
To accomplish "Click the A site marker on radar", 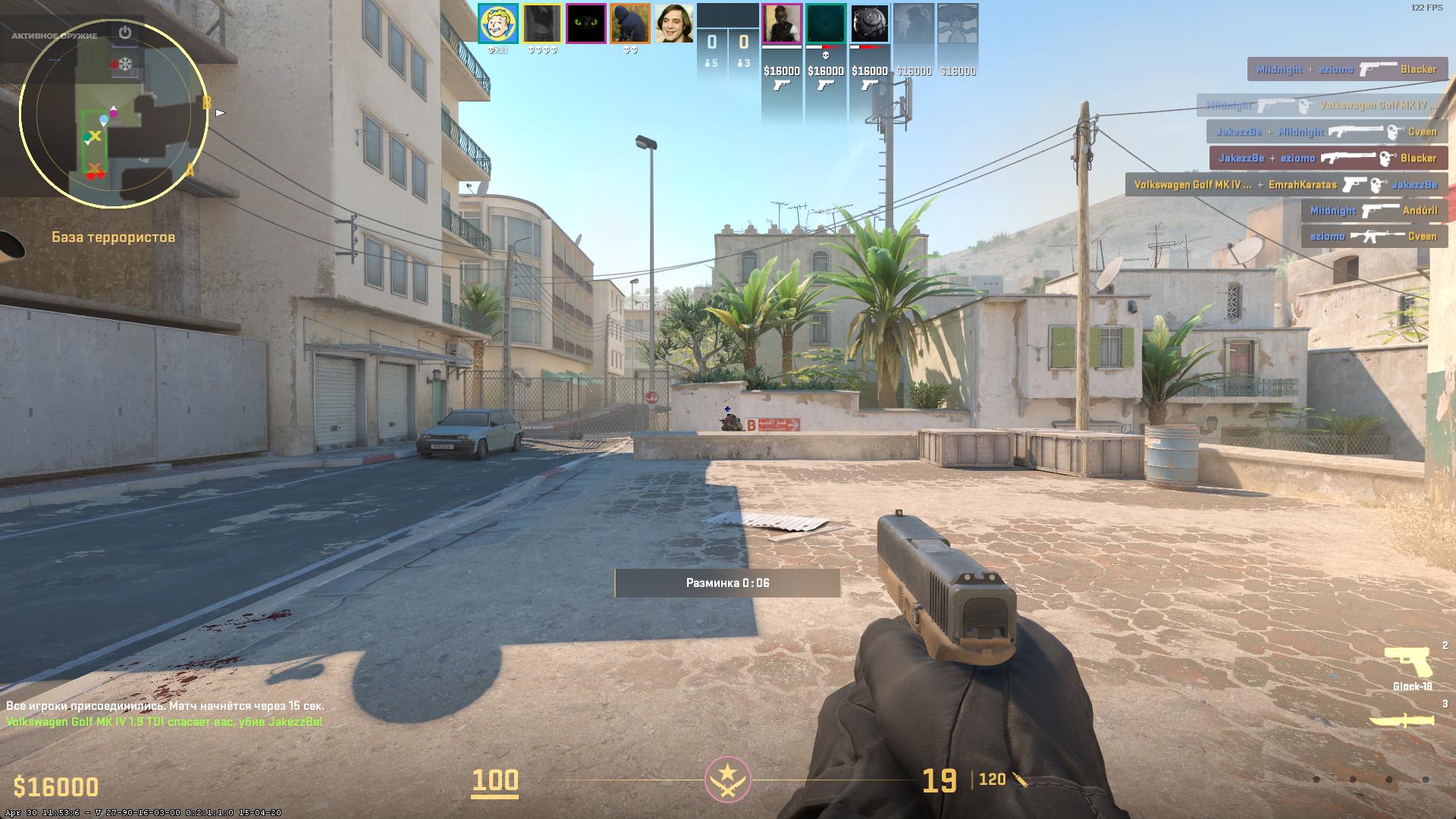I will (190, 171).
